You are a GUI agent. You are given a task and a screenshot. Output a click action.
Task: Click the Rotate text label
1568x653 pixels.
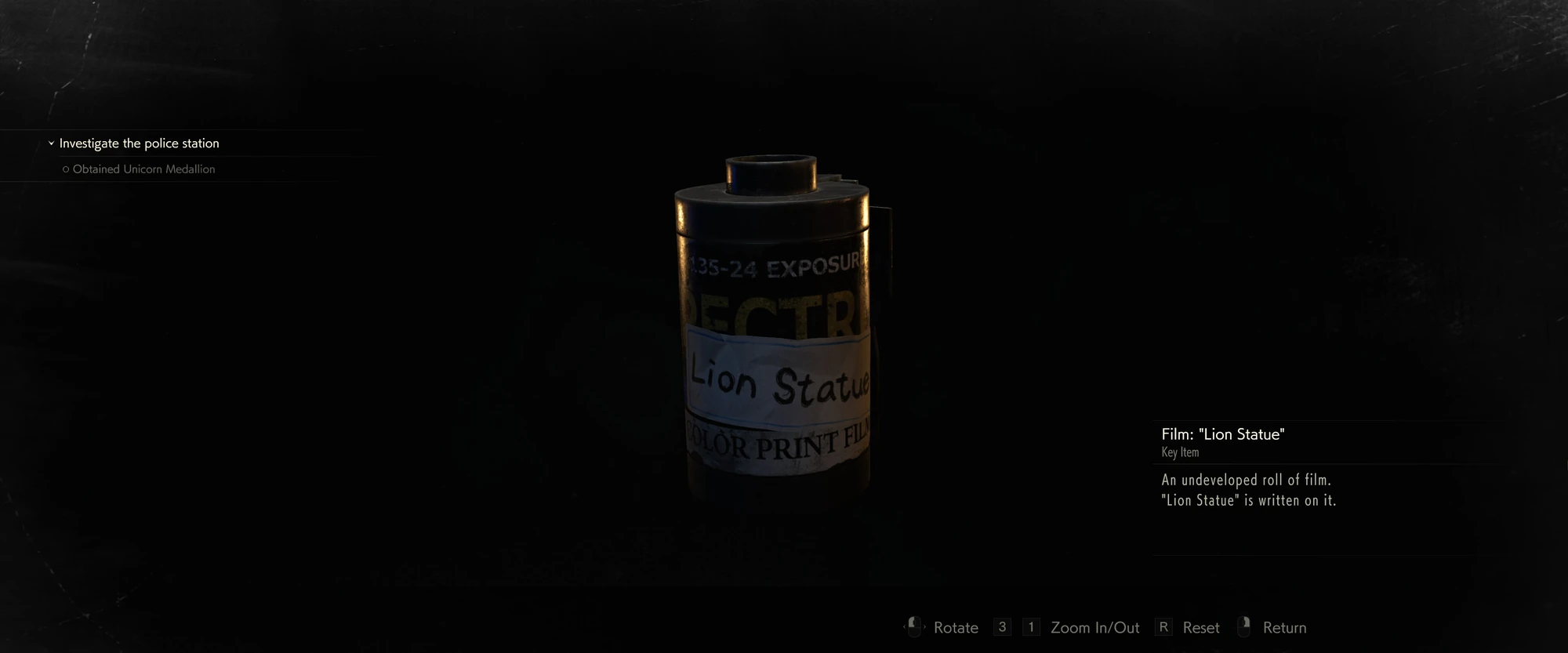click(956, 627)
